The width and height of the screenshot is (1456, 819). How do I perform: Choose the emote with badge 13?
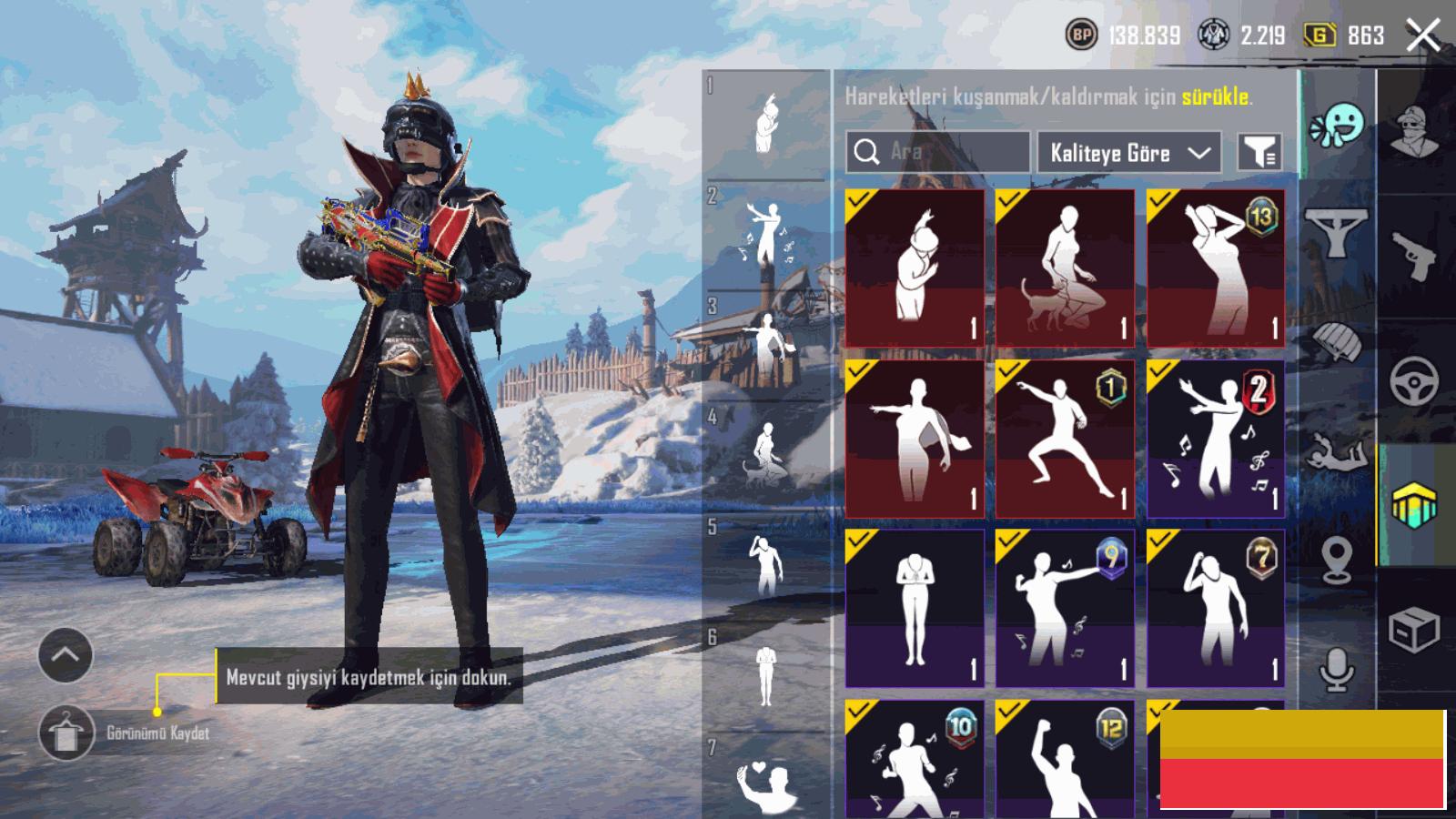point(1216,268)
